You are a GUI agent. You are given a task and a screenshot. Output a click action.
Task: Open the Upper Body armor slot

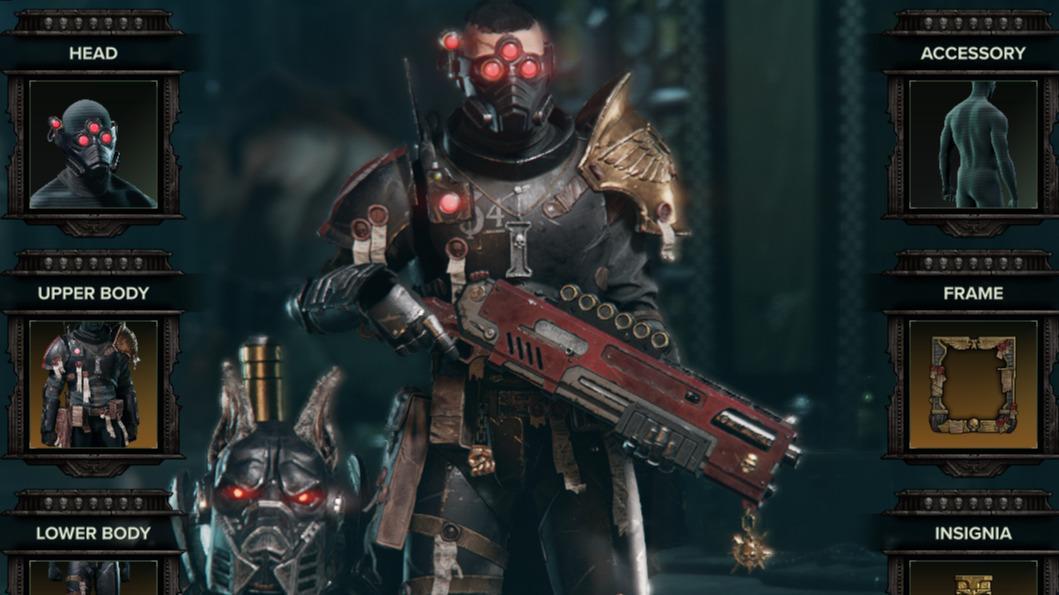[93, 384]
